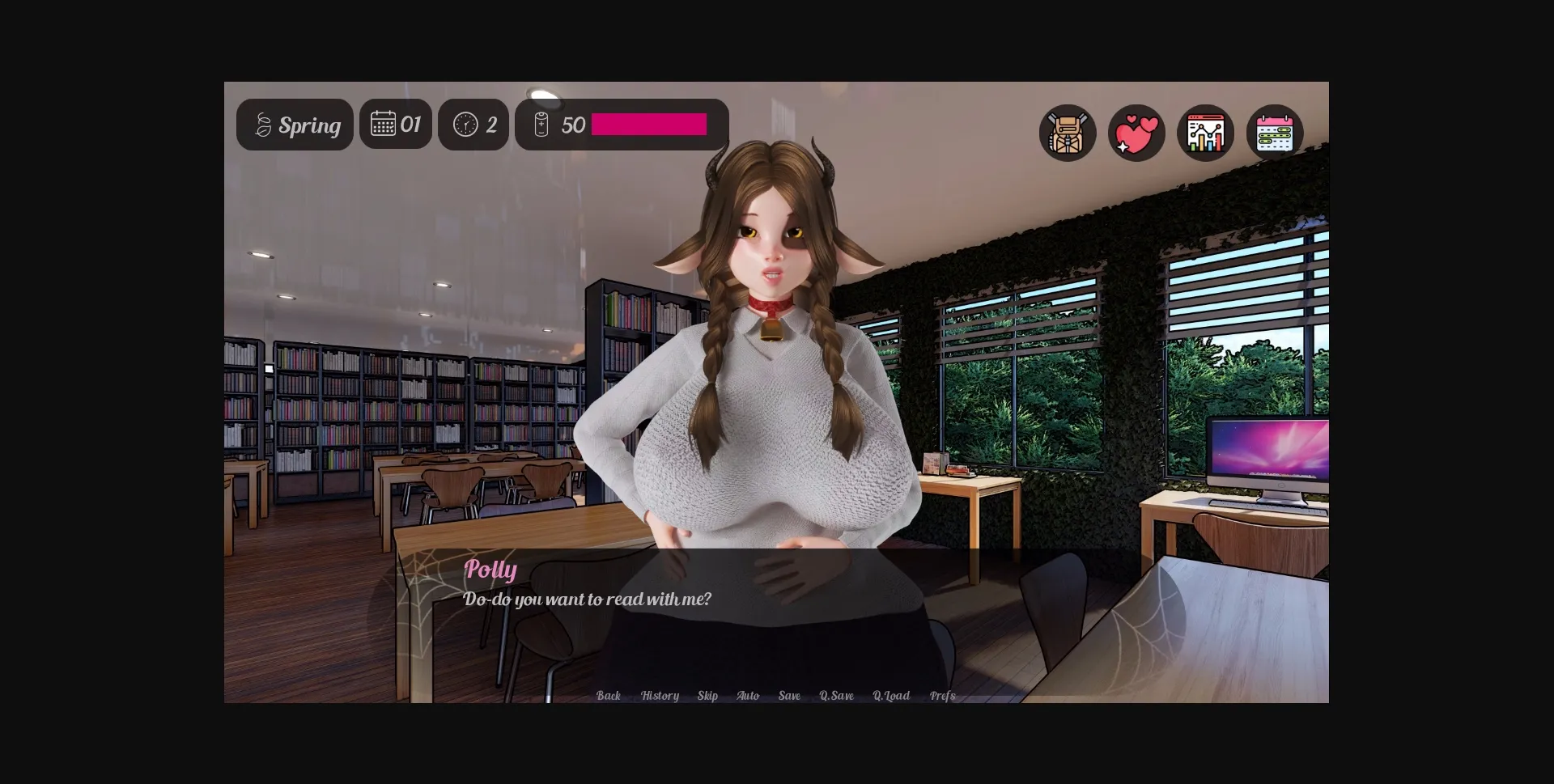Open the History dialogue log
Viewport: 1554px width, 784px height.
(659, 696)
